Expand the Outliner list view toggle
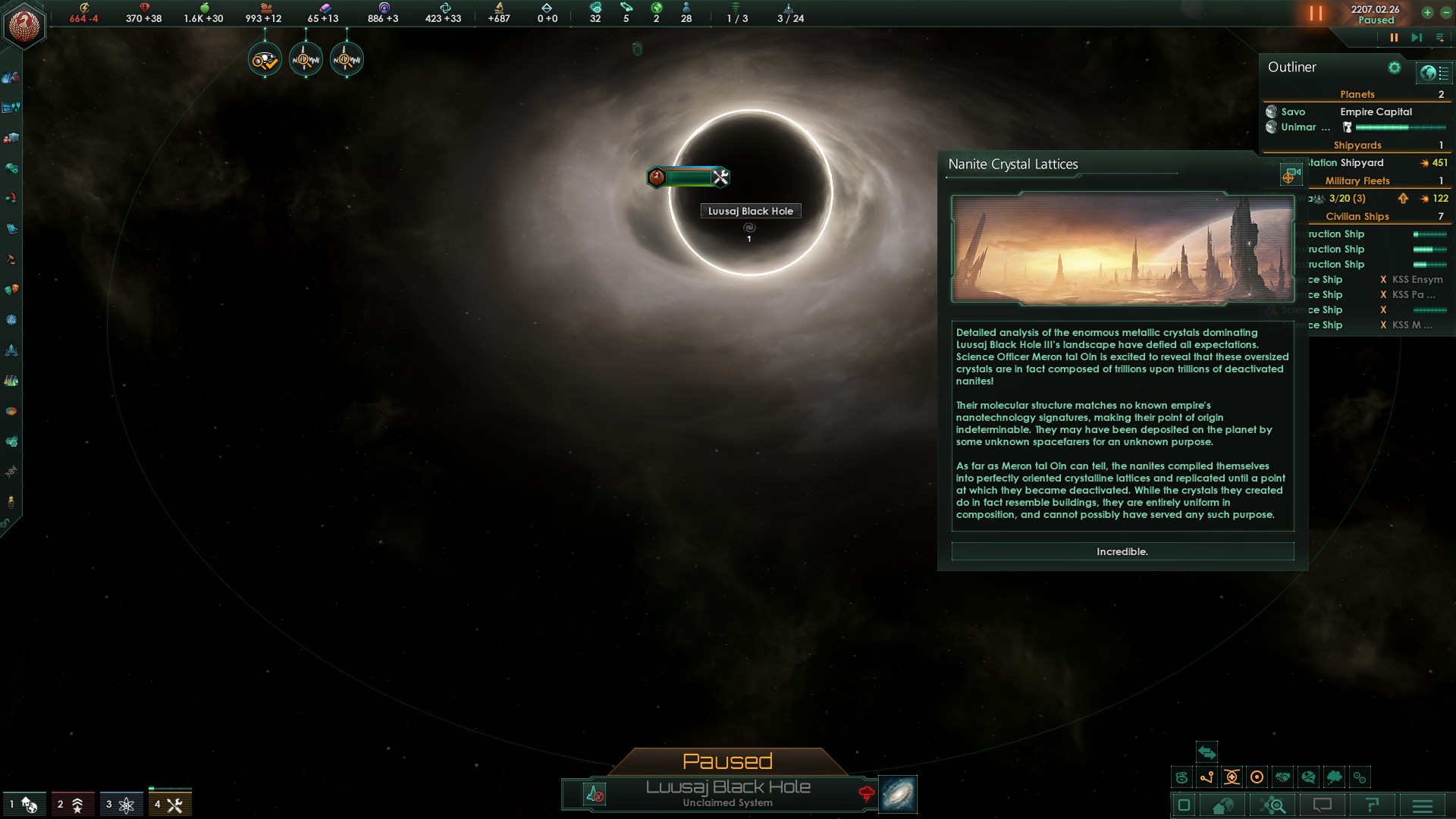Viewport: 1456px width, 819px height. (x=1433, y=72)
